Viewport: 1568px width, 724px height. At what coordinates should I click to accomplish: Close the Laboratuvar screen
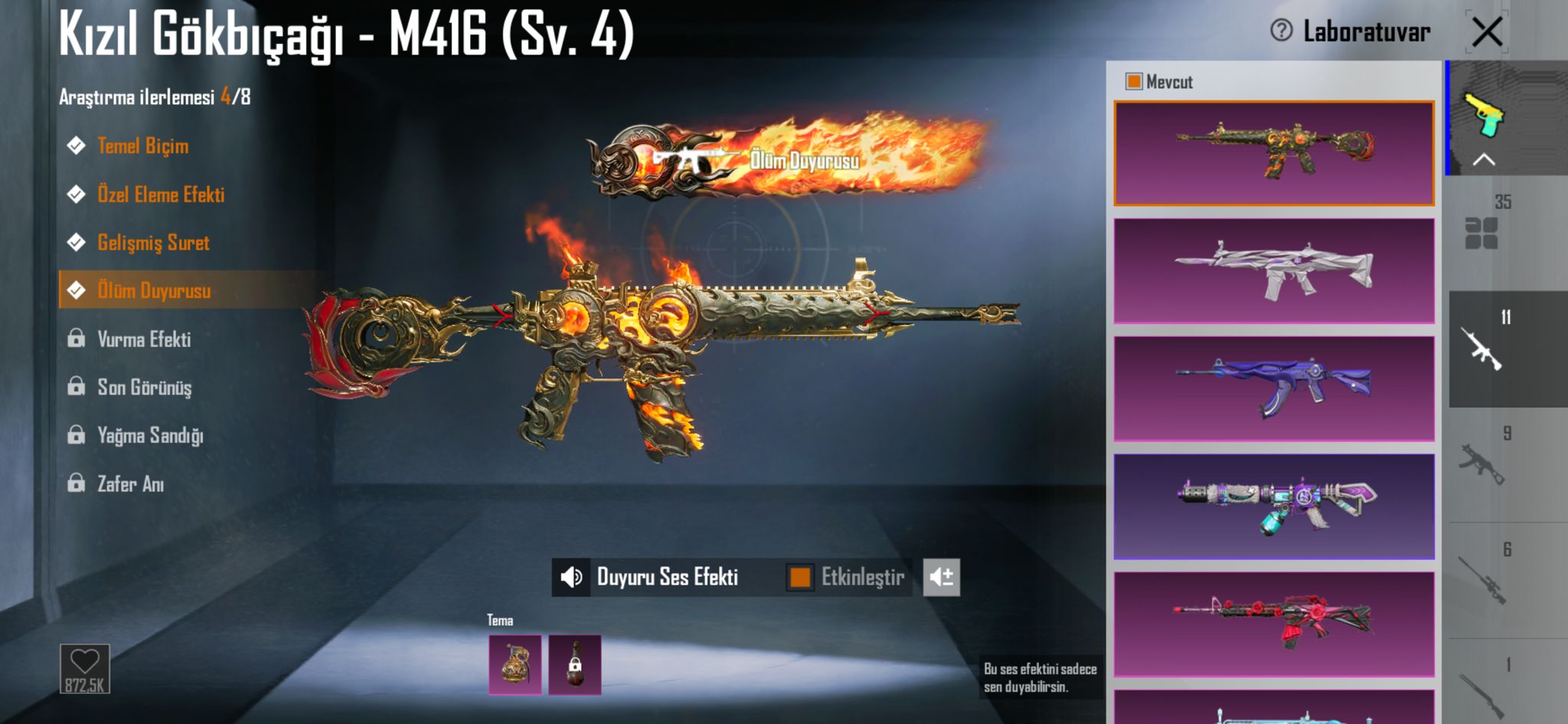click(1487, 33)
